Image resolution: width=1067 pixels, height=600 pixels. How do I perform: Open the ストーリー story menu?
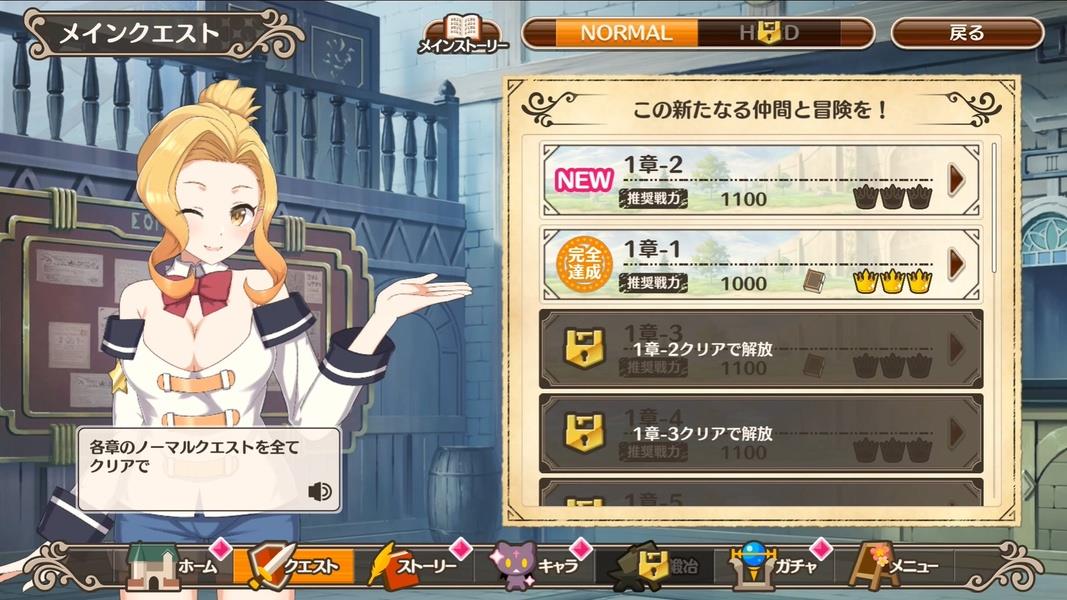click(x=414, y=567)
